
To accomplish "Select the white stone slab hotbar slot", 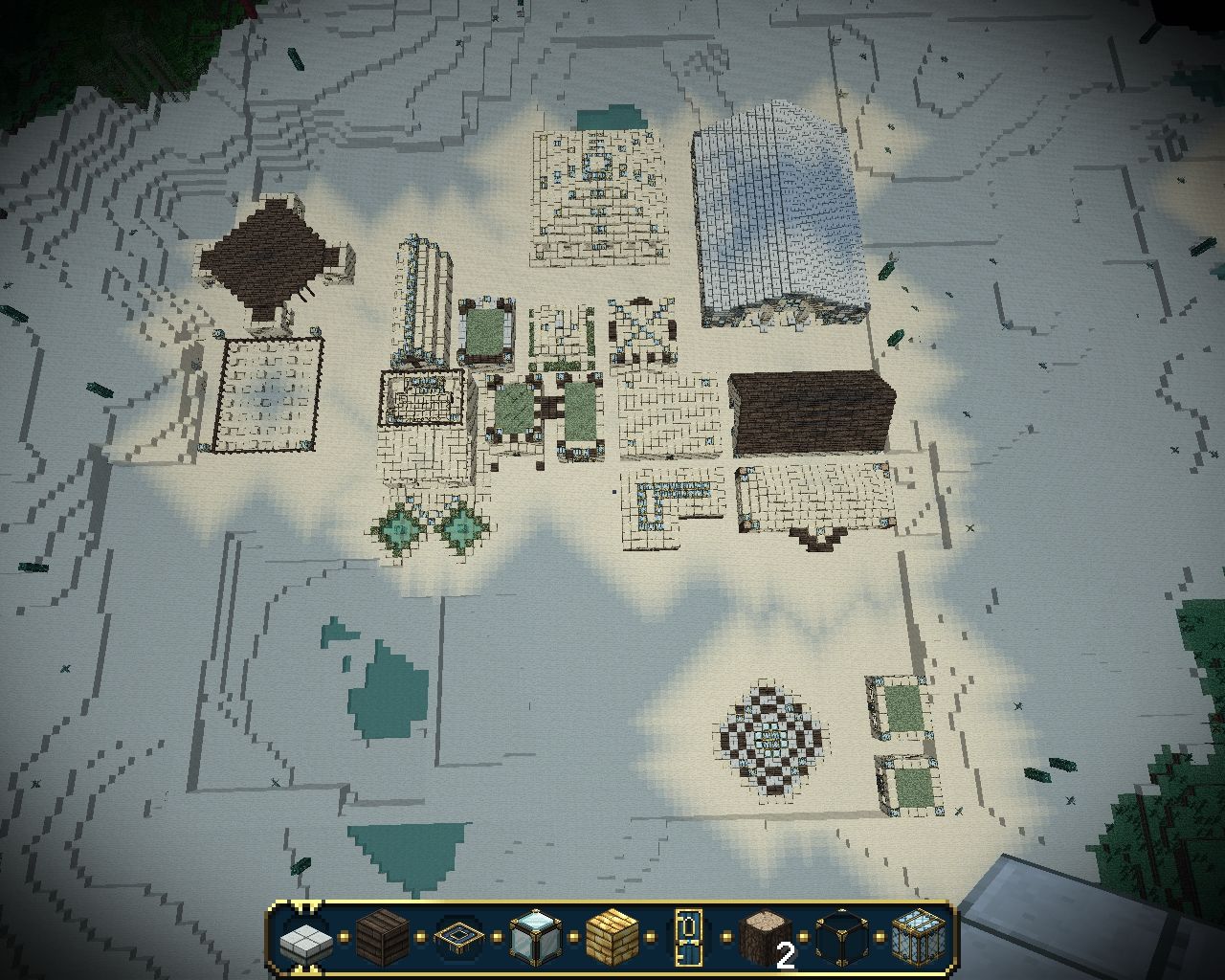I will 304,940.
